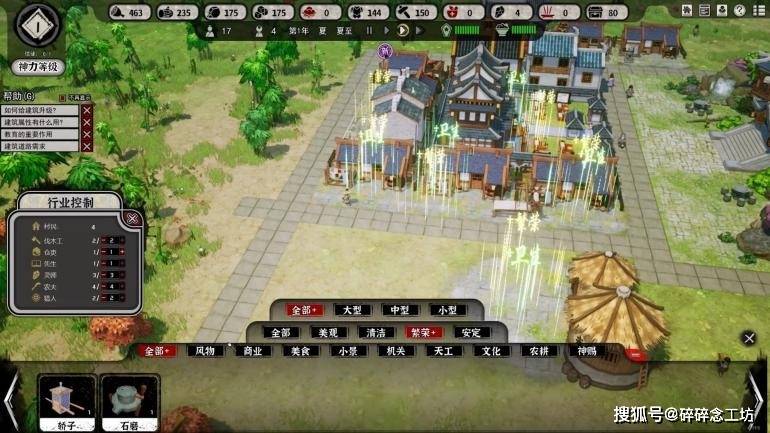770x433 pixels.
Task: Switch to the 农耕 category
Action: coord(538,351)
